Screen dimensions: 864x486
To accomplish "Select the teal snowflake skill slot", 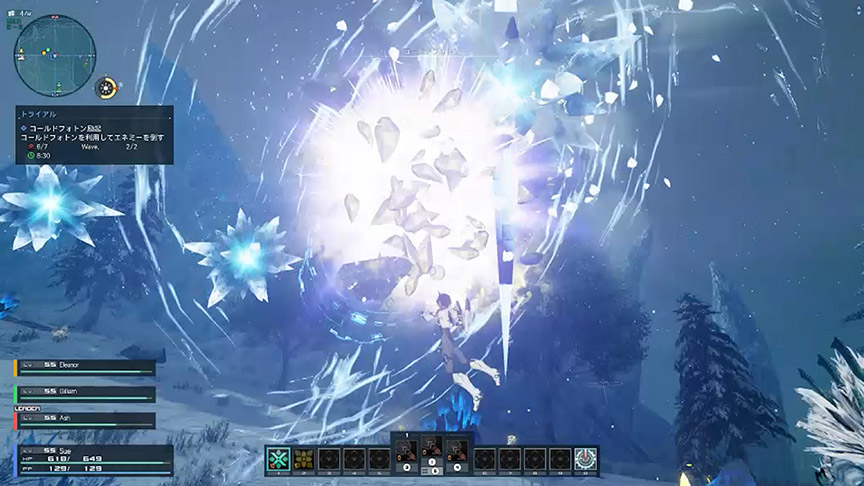I will coord(277,459).
